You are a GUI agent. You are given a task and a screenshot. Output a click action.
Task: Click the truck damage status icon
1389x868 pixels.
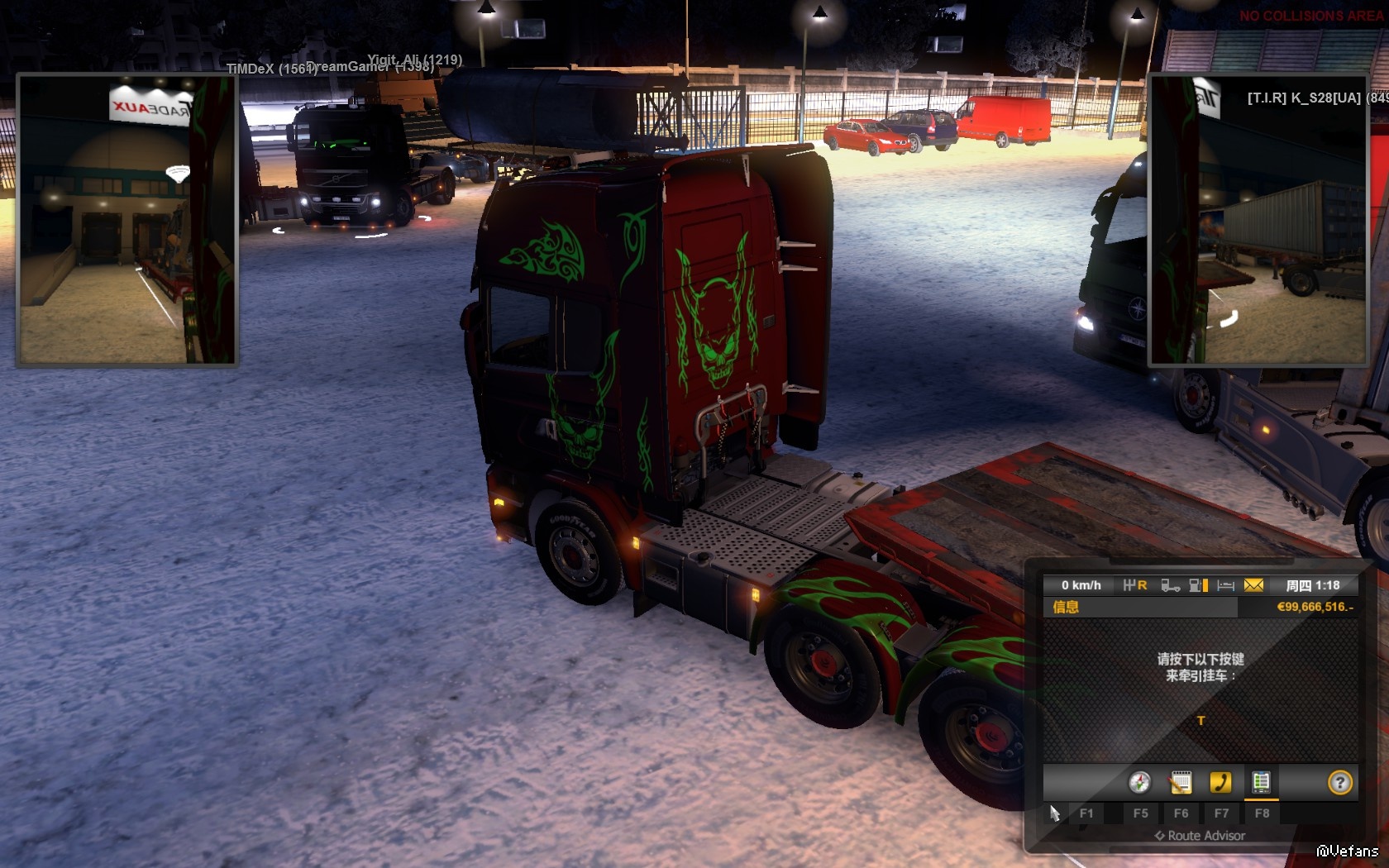(1170, 585)
